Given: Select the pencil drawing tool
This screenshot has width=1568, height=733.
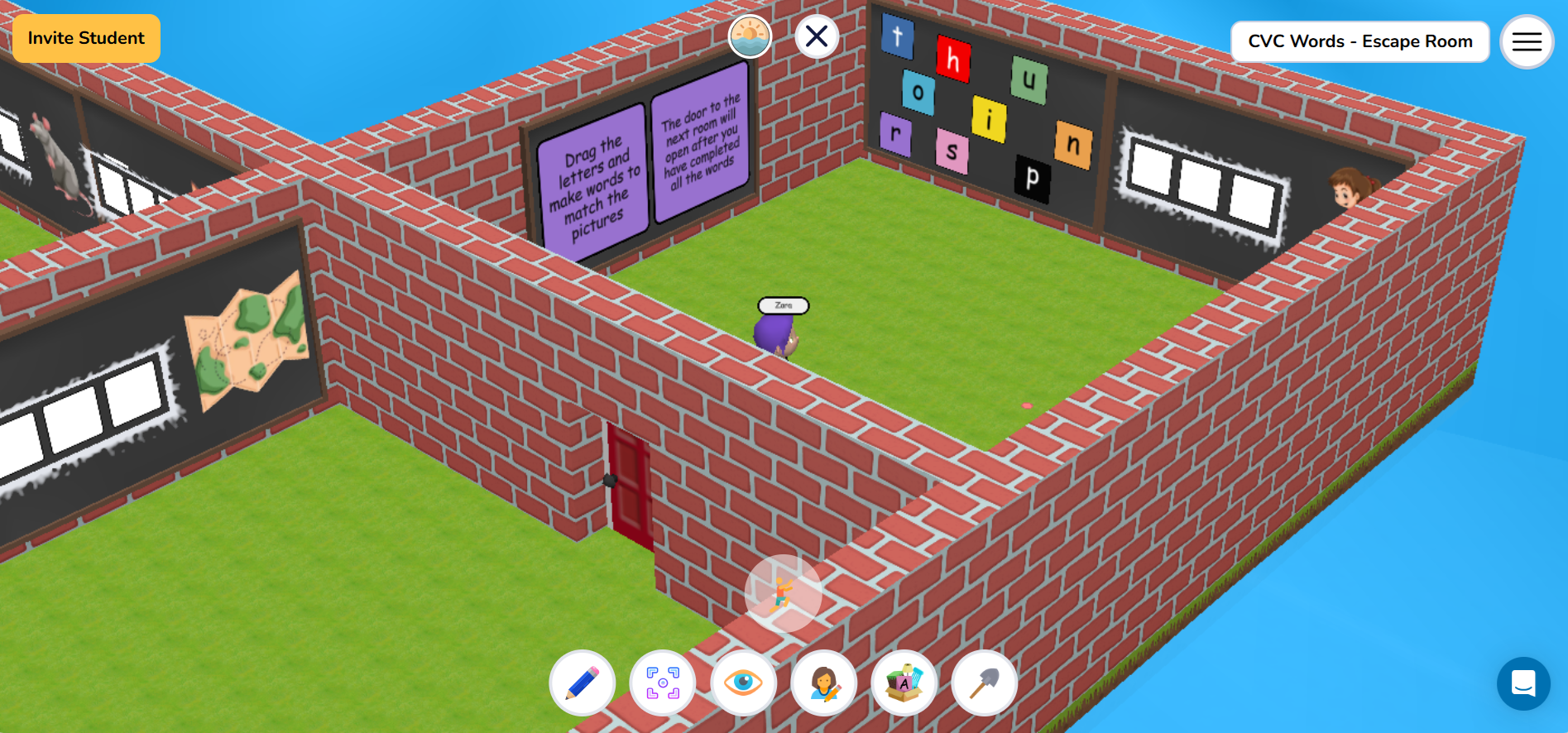Looking at the screenshot, I should [x=582, y=683].
